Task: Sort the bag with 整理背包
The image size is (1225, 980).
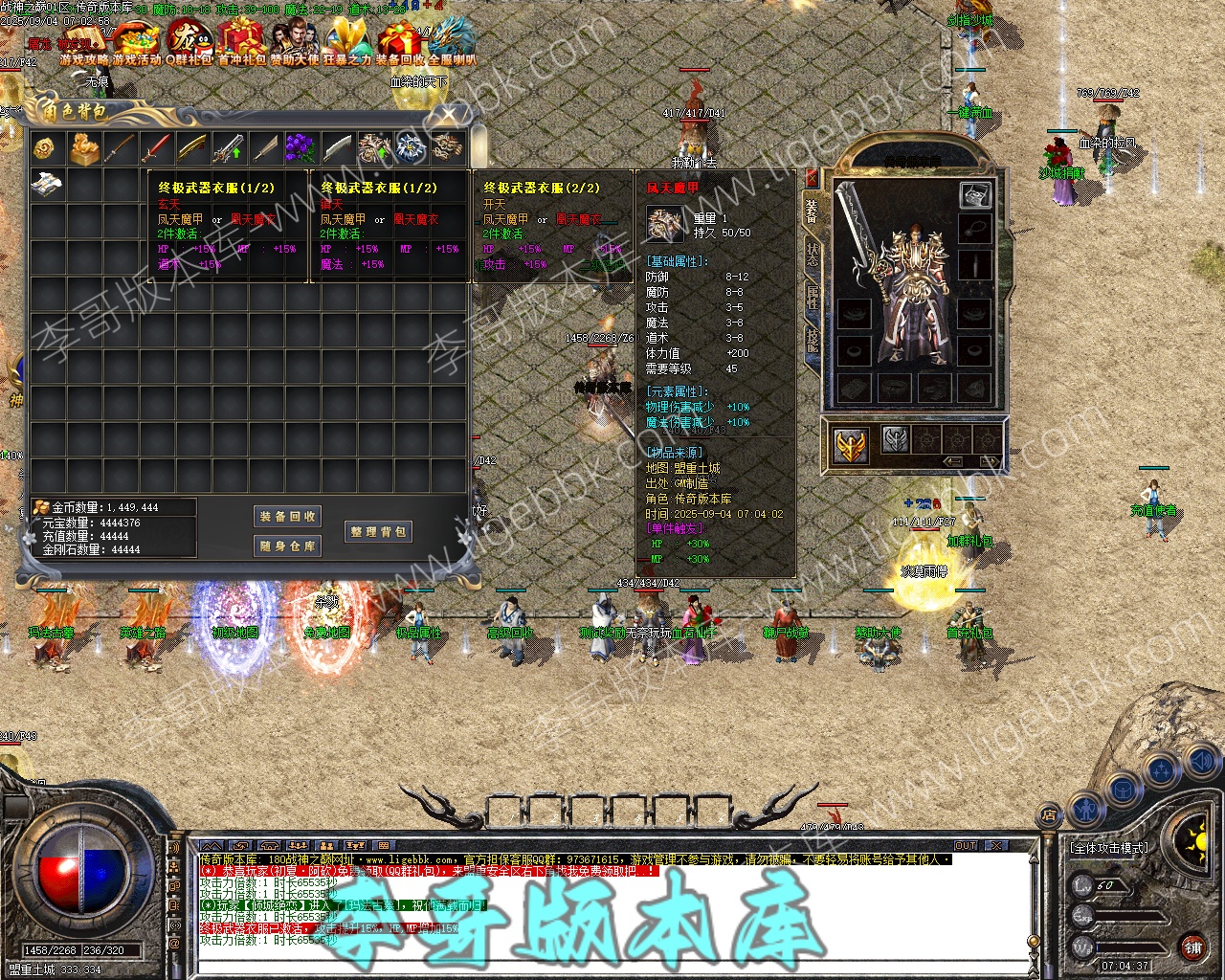Action: pos(378,532)
